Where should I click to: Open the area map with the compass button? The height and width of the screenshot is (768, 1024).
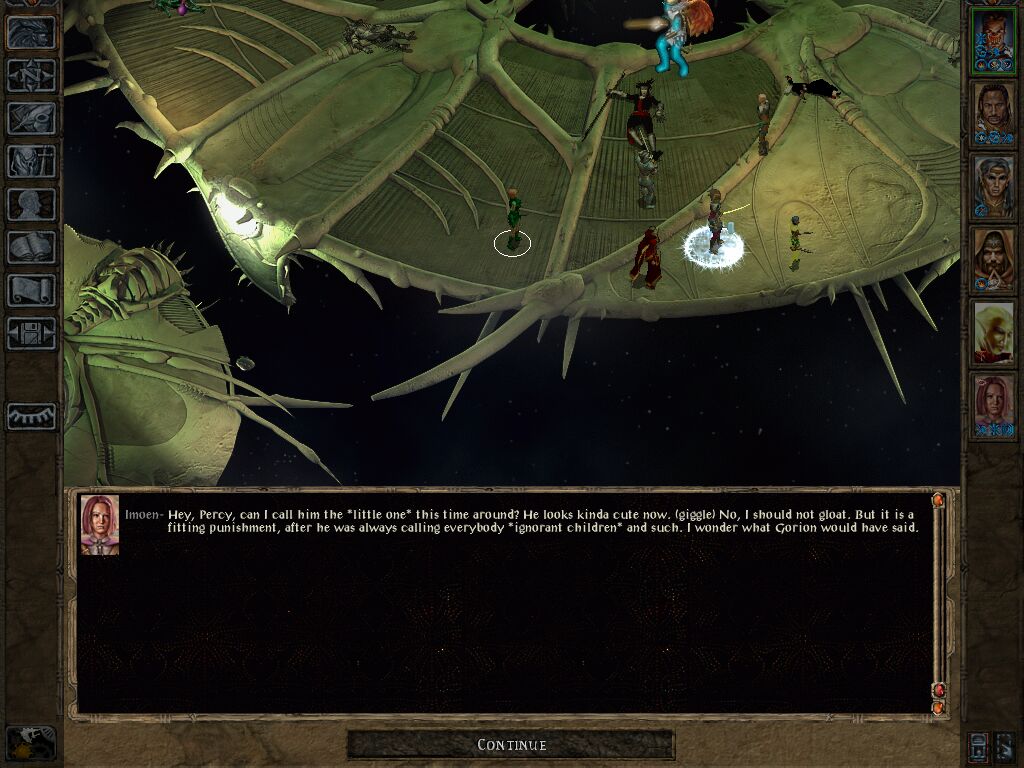click(x=31, y=76)
